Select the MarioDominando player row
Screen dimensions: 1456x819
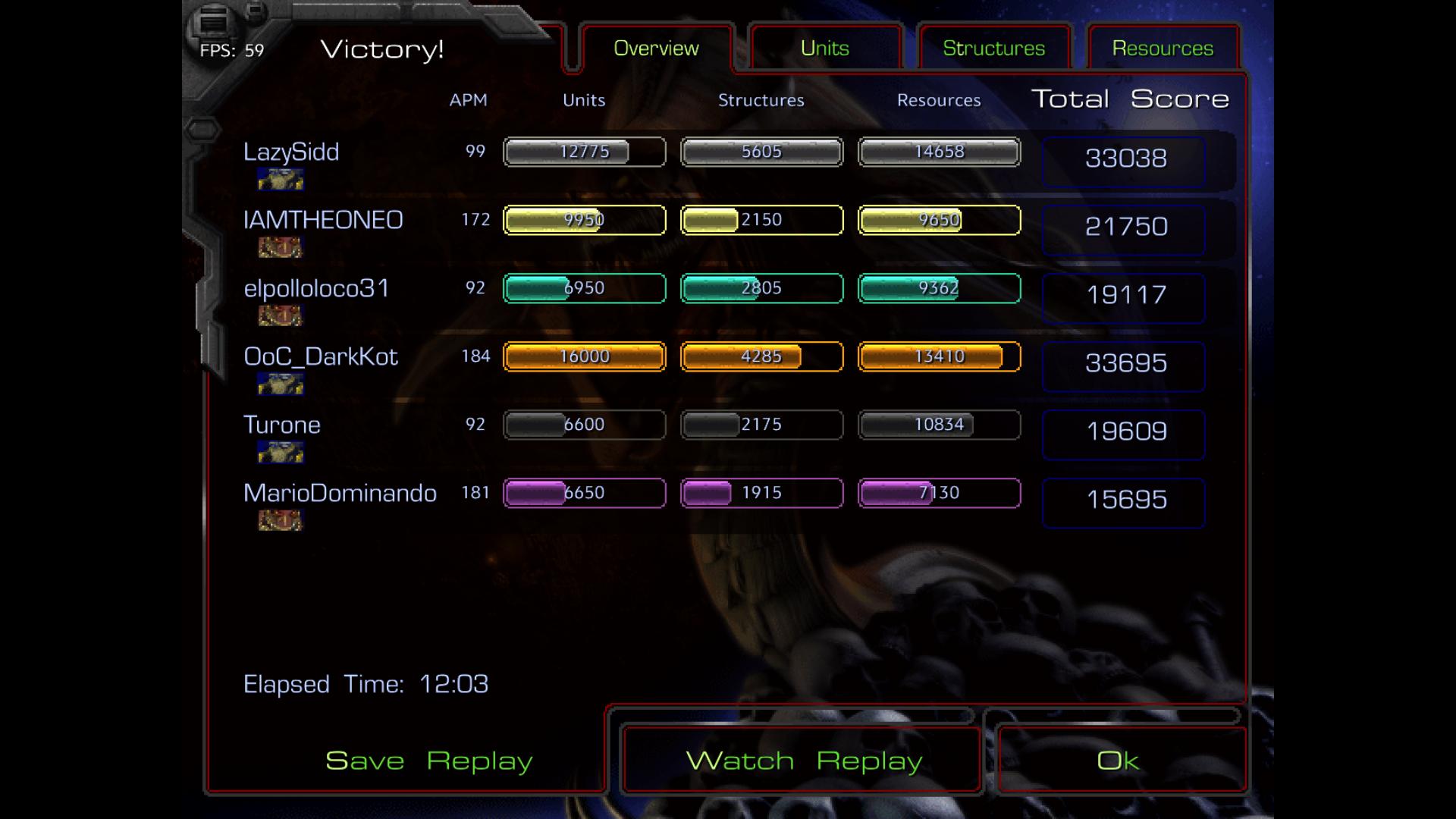pos(340,493)
